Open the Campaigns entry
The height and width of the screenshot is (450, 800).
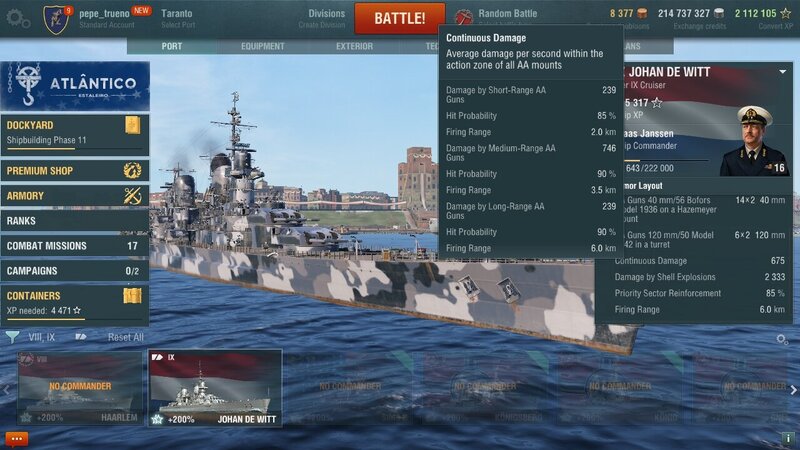[x=75, y=271]
